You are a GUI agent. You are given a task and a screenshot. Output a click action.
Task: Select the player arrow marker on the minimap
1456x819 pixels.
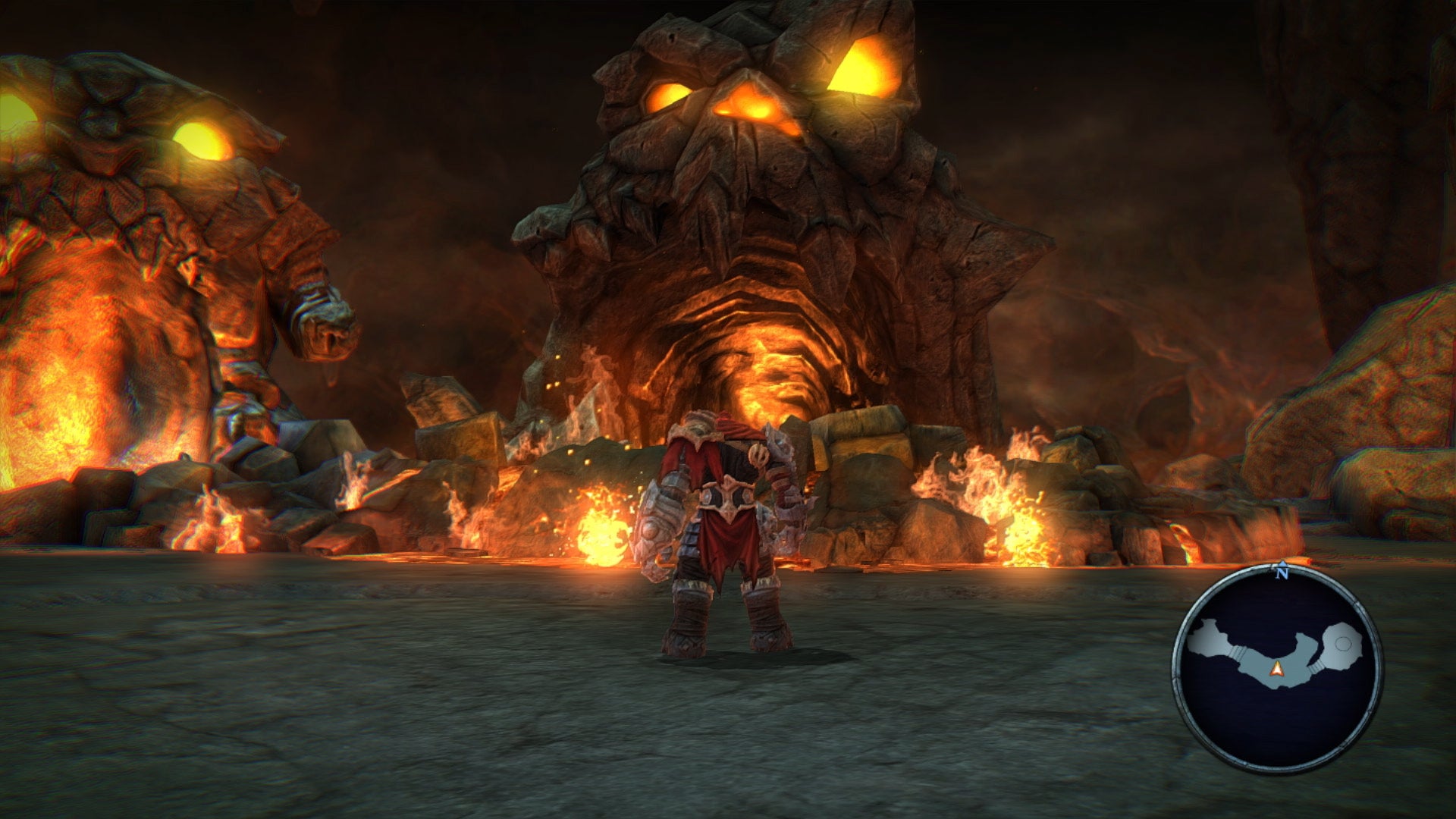1277,668
